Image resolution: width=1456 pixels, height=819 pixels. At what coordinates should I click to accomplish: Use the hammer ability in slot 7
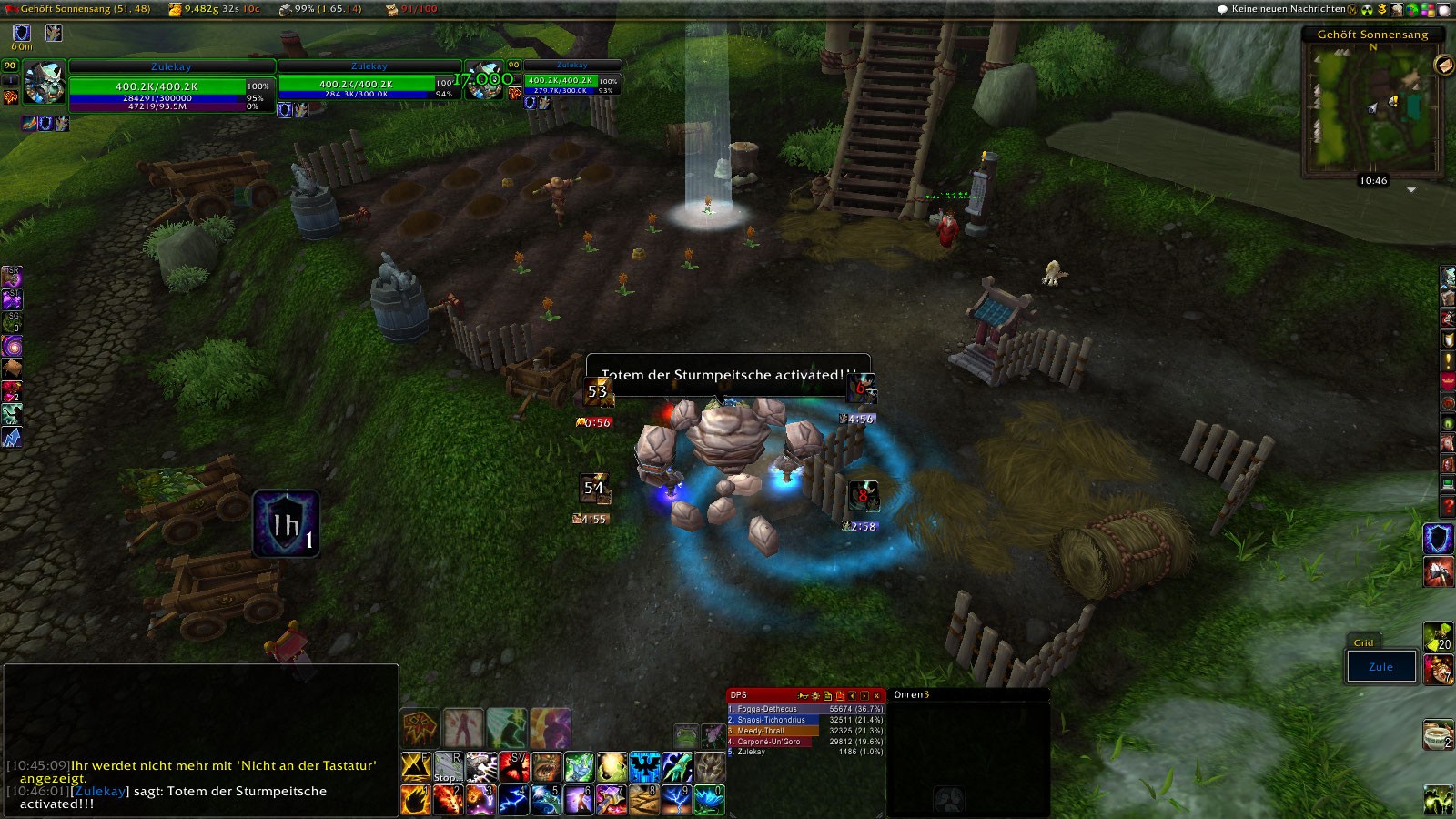pos(611,800)
